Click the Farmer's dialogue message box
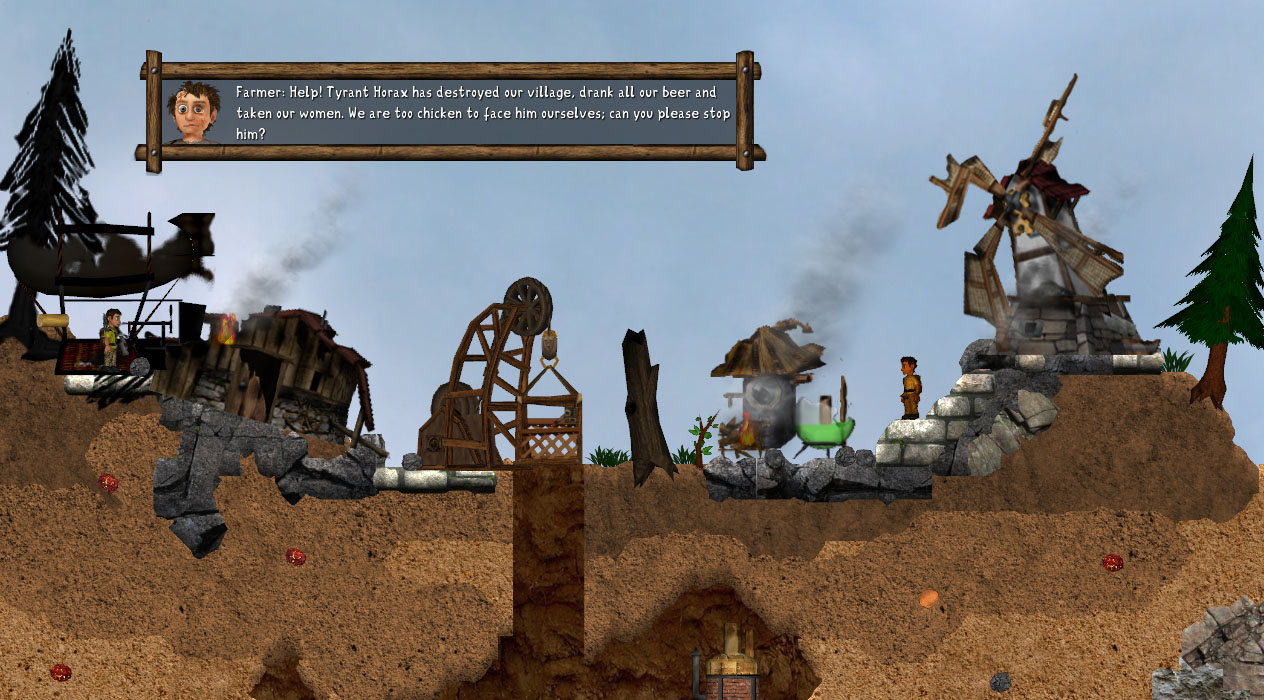1264x700 pixels. (x=450, y=111)
